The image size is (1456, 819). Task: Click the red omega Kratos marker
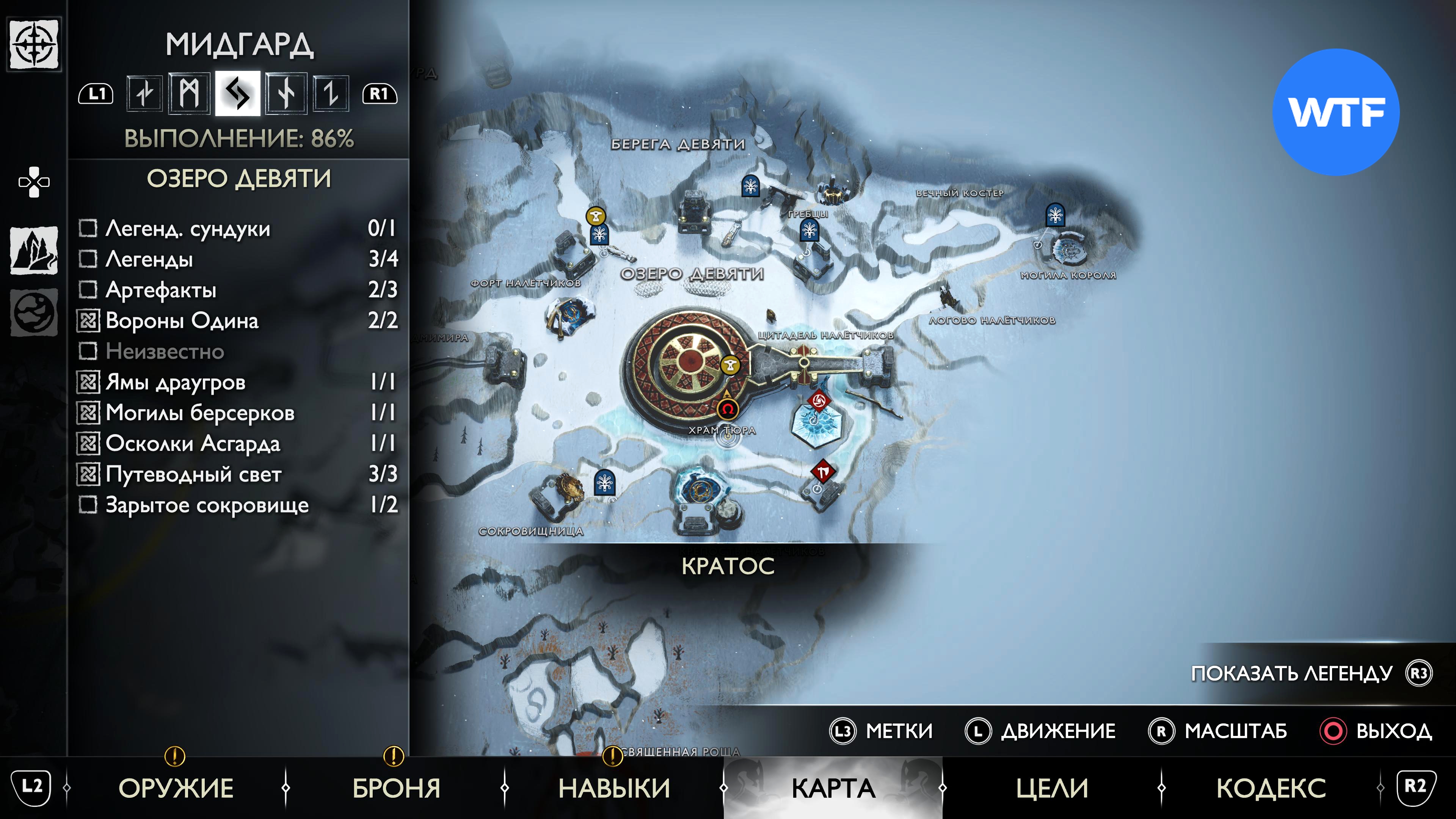pos(728,409)
